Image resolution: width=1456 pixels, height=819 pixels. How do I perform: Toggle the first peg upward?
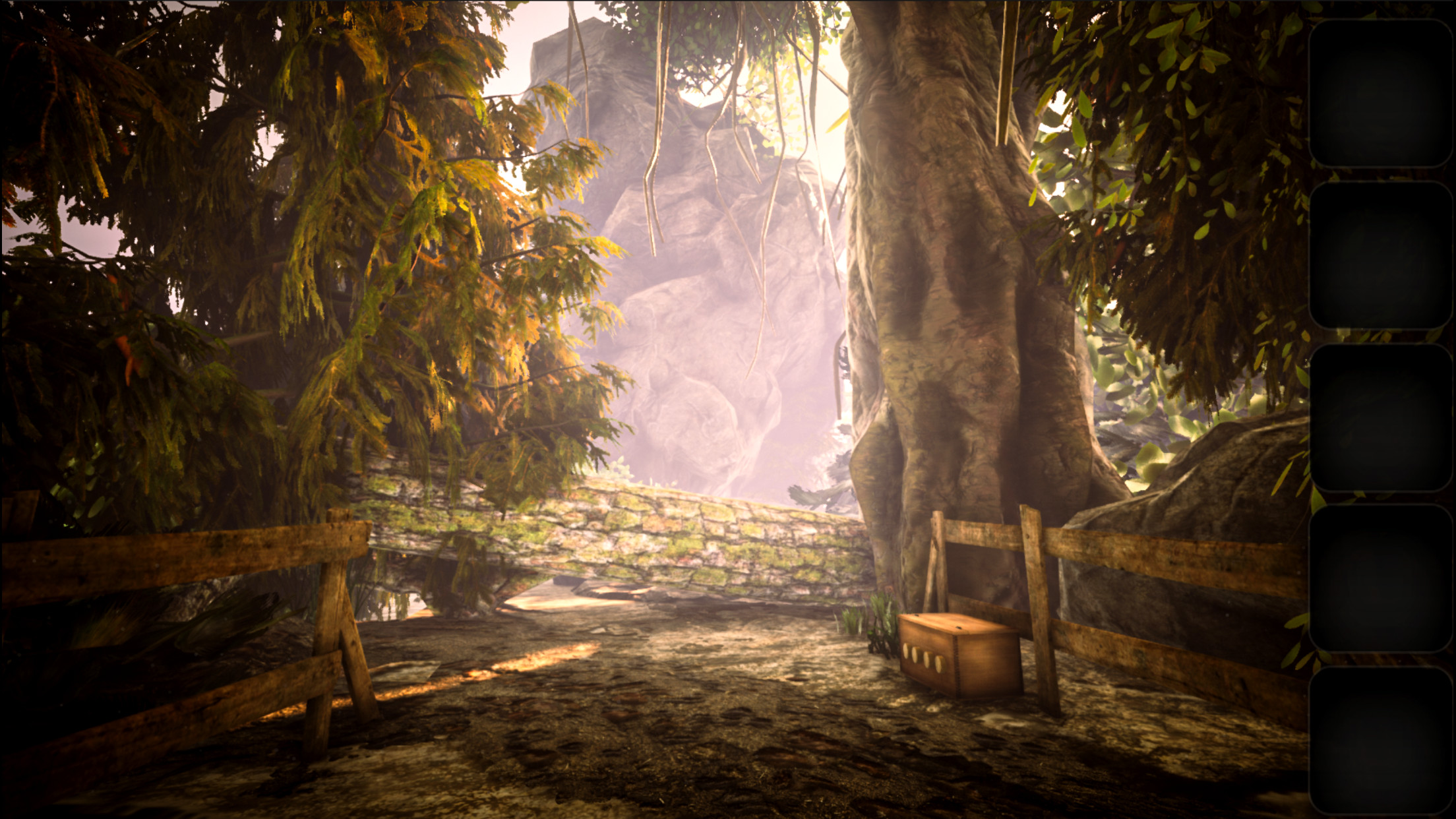[907, 652]
